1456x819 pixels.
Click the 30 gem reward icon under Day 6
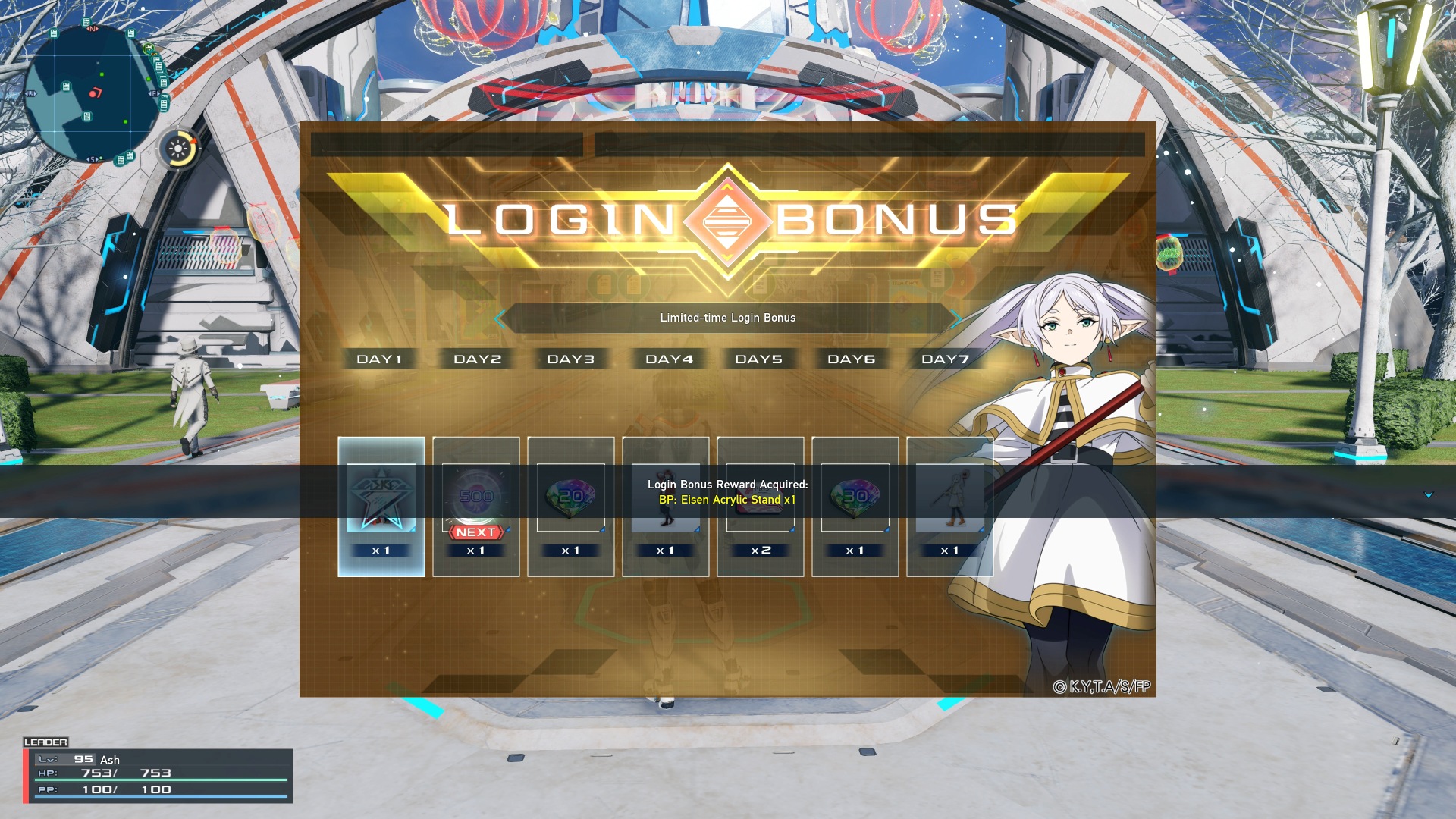point(855,497)
